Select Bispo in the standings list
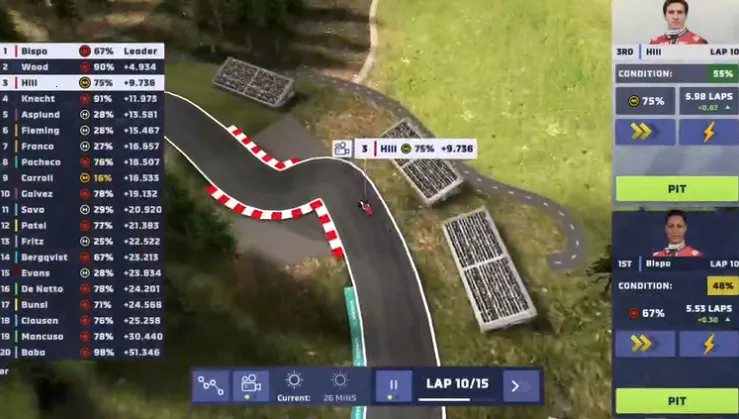This screenshot has width=739, height=419. [x=82, y=50]
